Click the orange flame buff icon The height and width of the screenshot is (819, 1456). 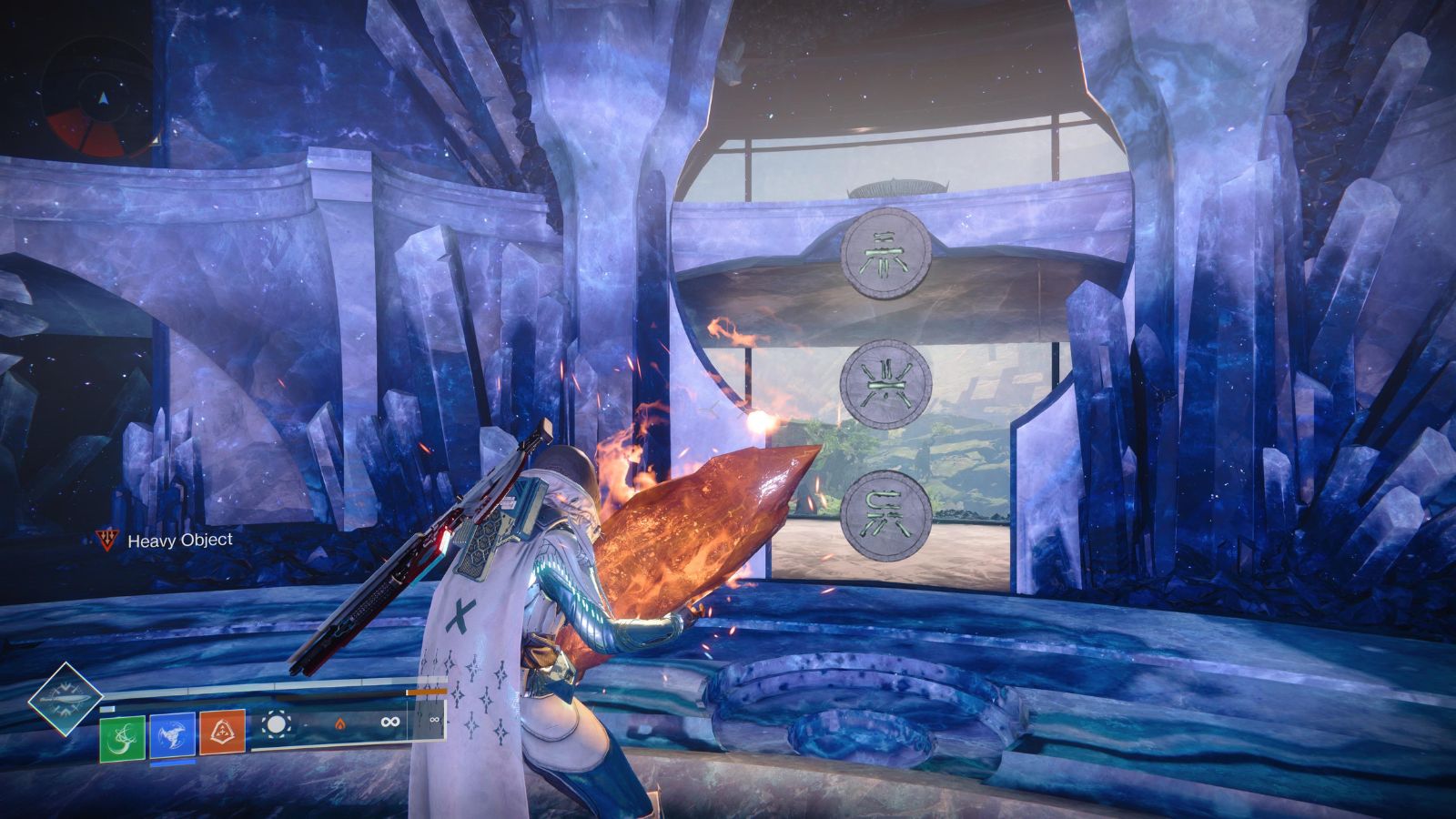341,723
